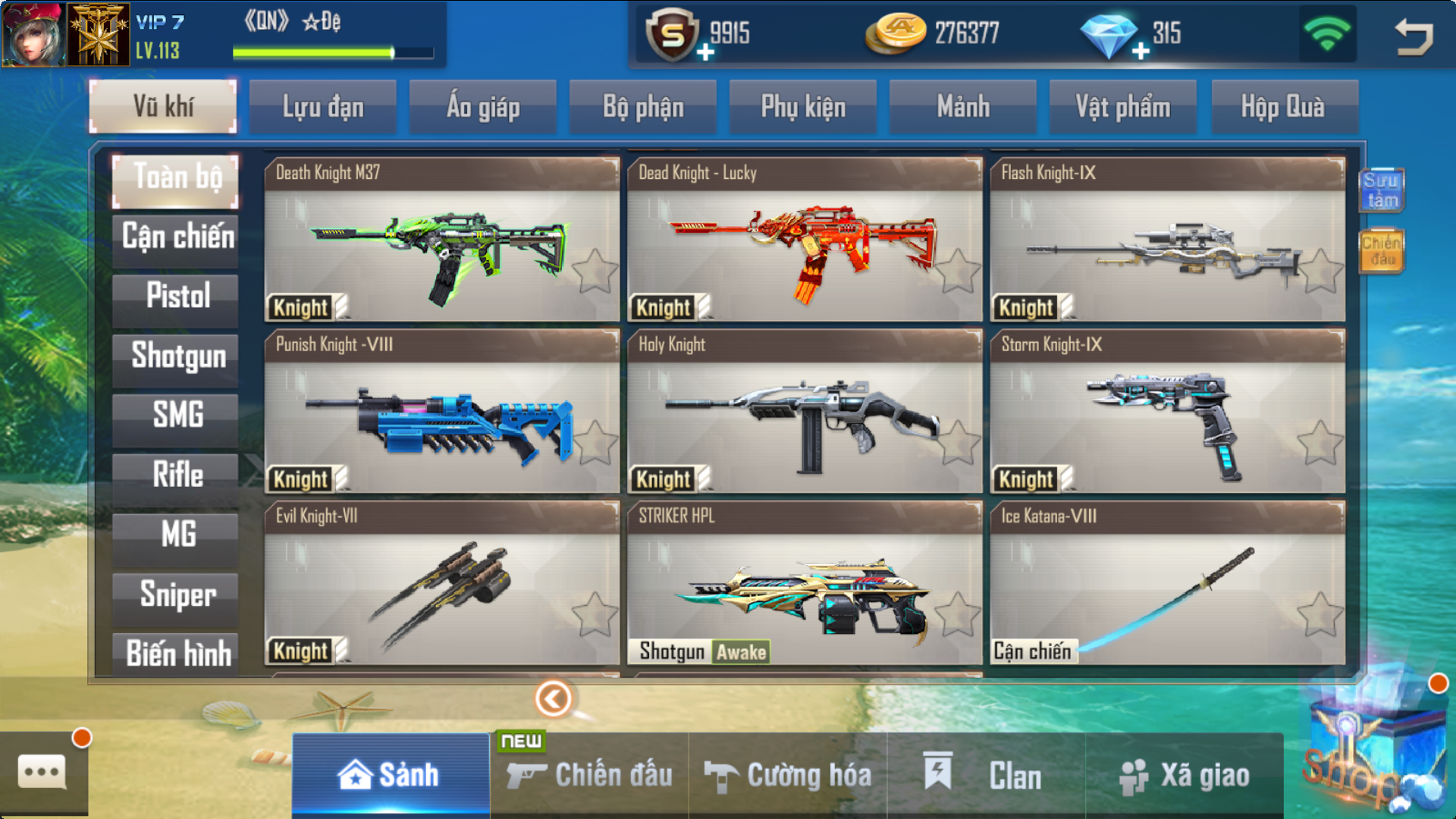Select the Hộp Quà tab
Screen dimensions: 1456x819
click(x=1283, y=107)
